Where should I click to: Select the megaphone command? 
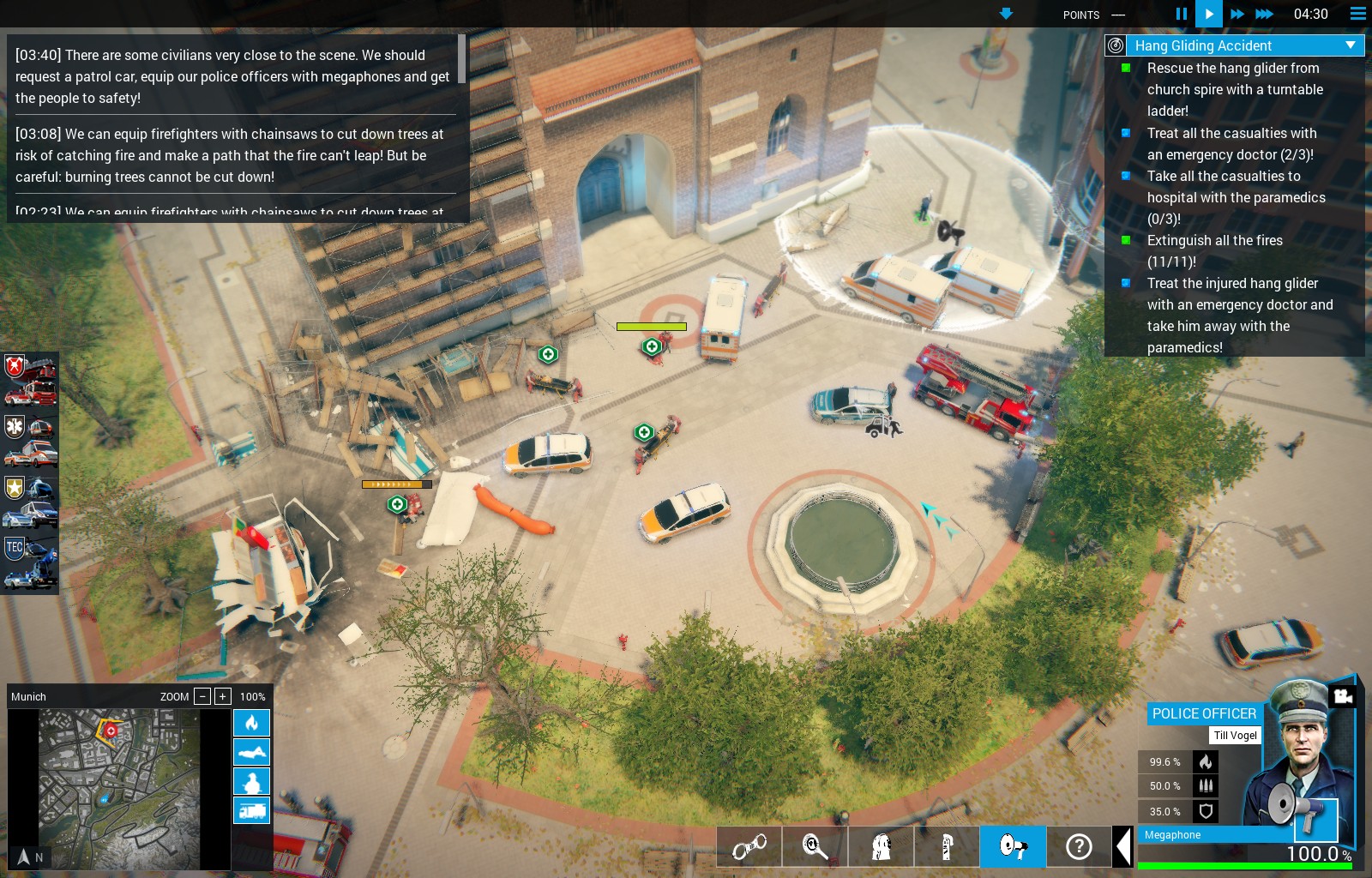click(x=1013, y=847)
